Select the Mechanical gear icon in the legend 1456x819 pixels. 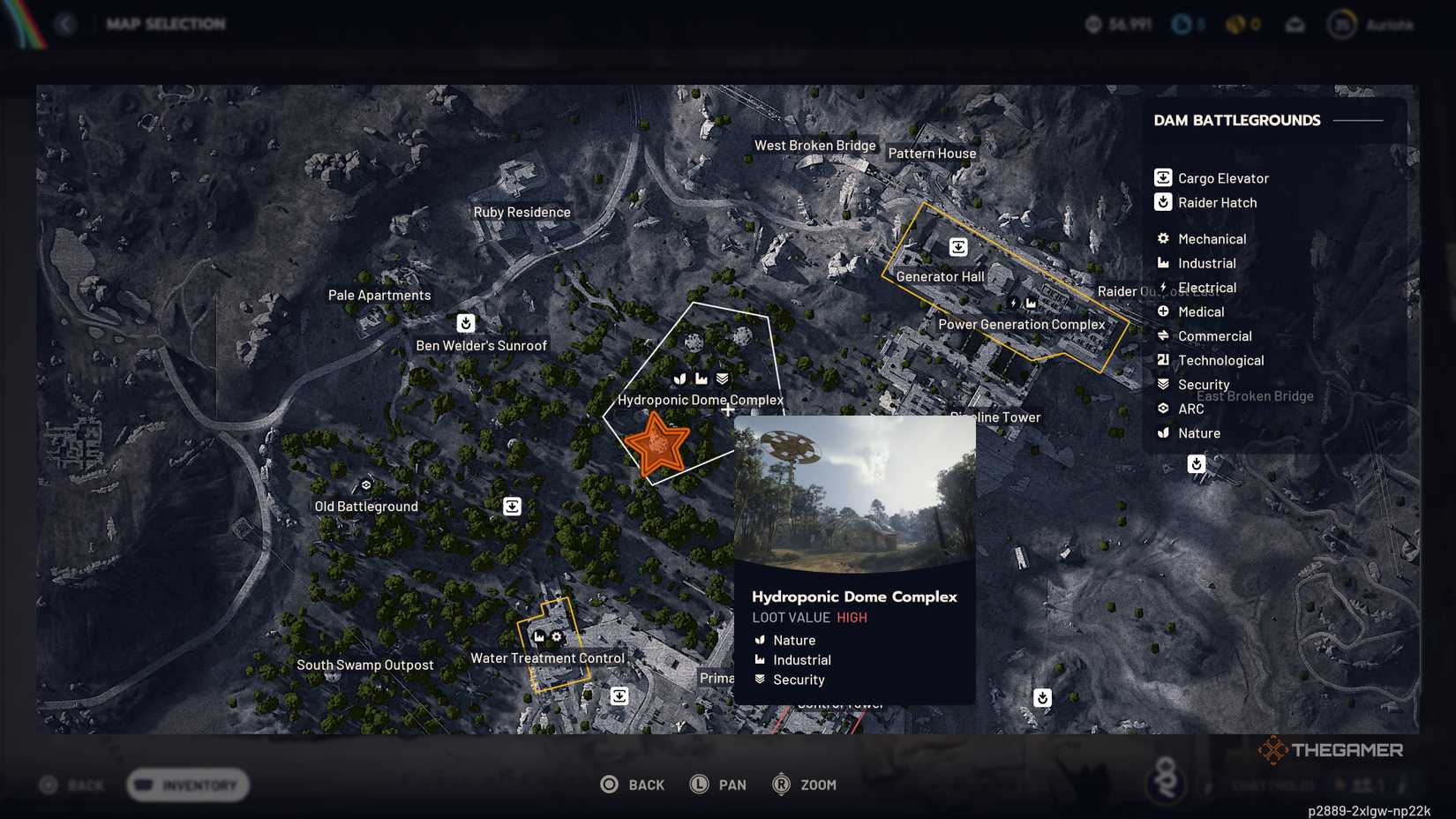tap(1162, 238)
